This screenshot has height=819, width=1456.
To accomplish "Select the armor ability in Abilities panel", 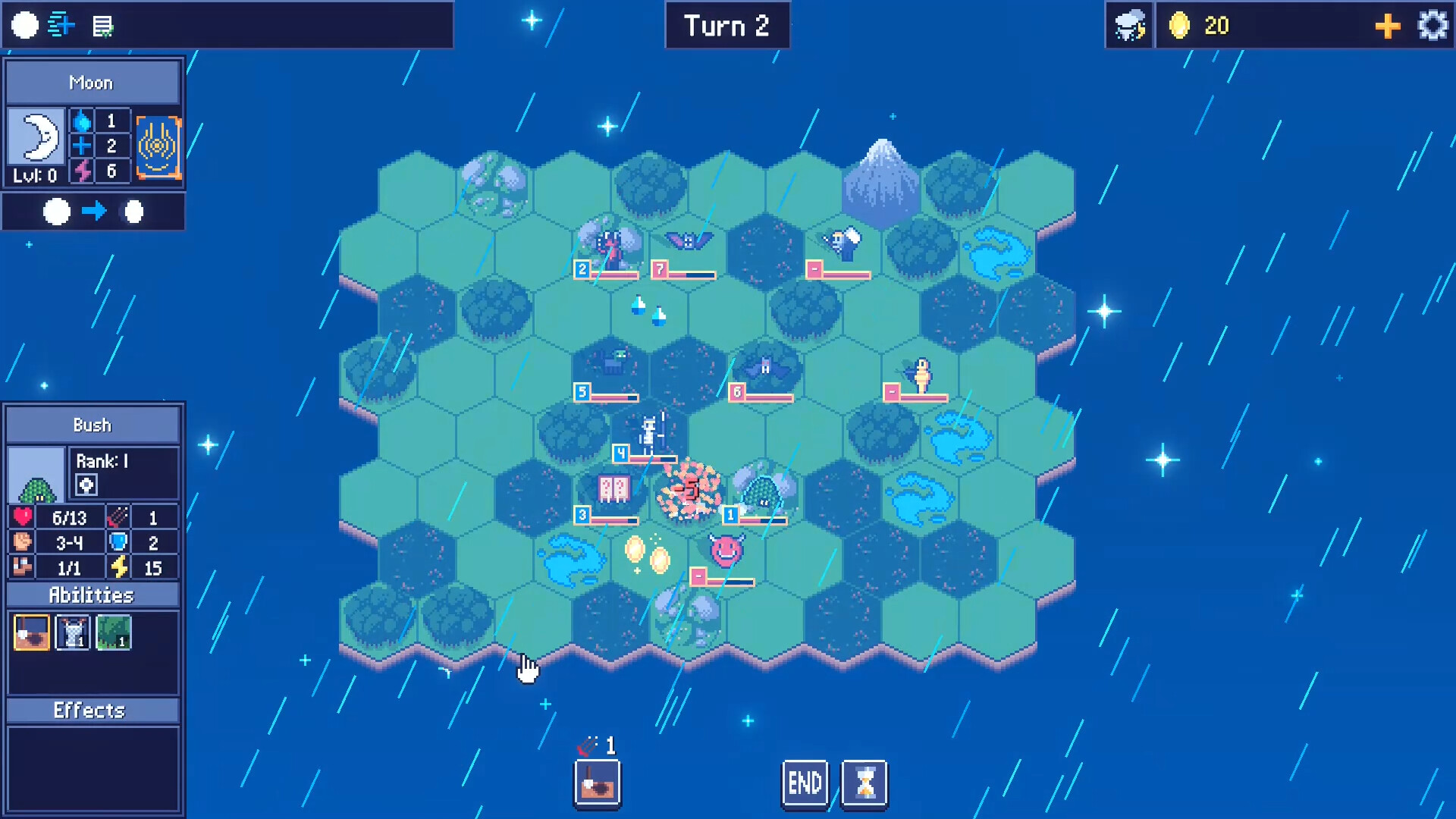I will tap(71, 632).
